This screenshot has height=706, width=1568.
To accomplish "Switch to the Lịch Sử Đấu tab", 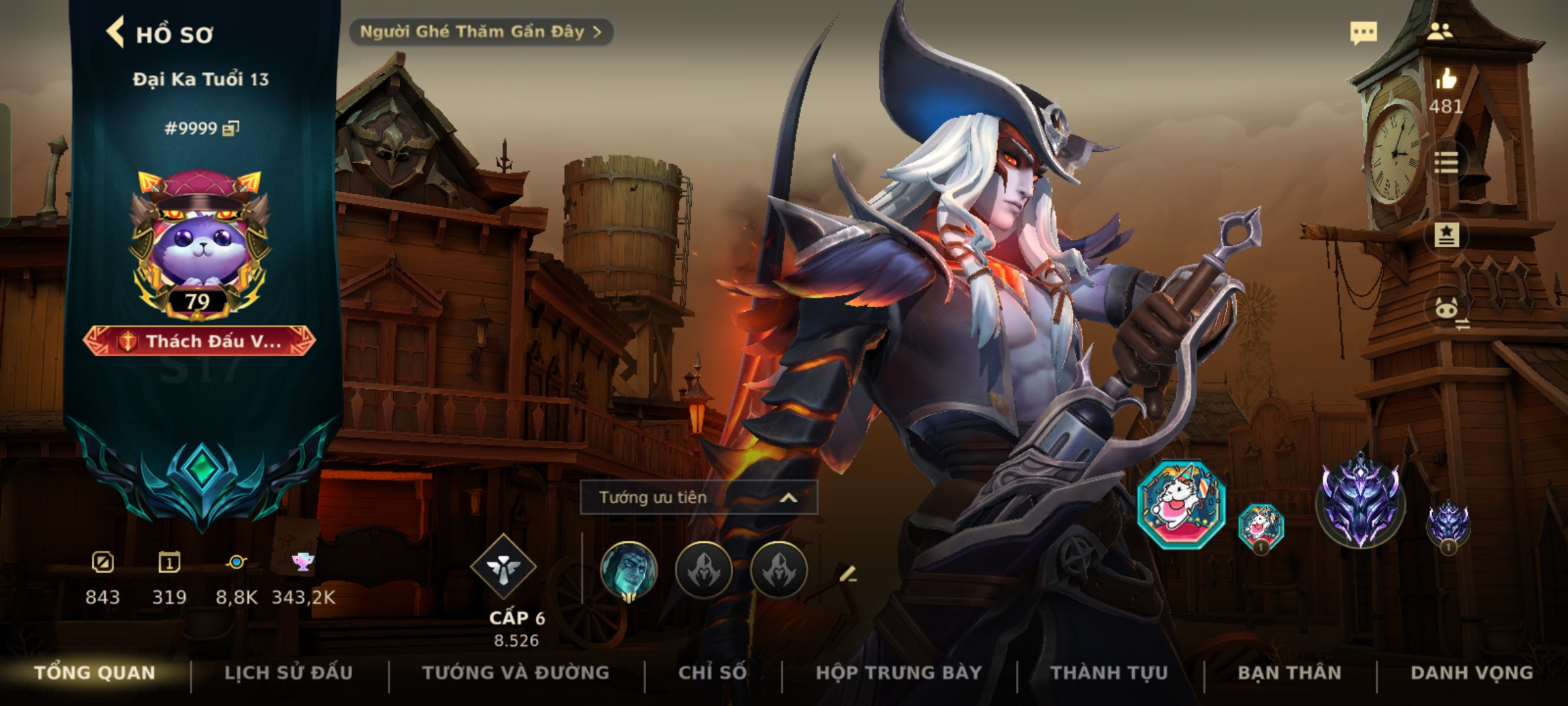I will pyautogui.click(x=288, y=673).
